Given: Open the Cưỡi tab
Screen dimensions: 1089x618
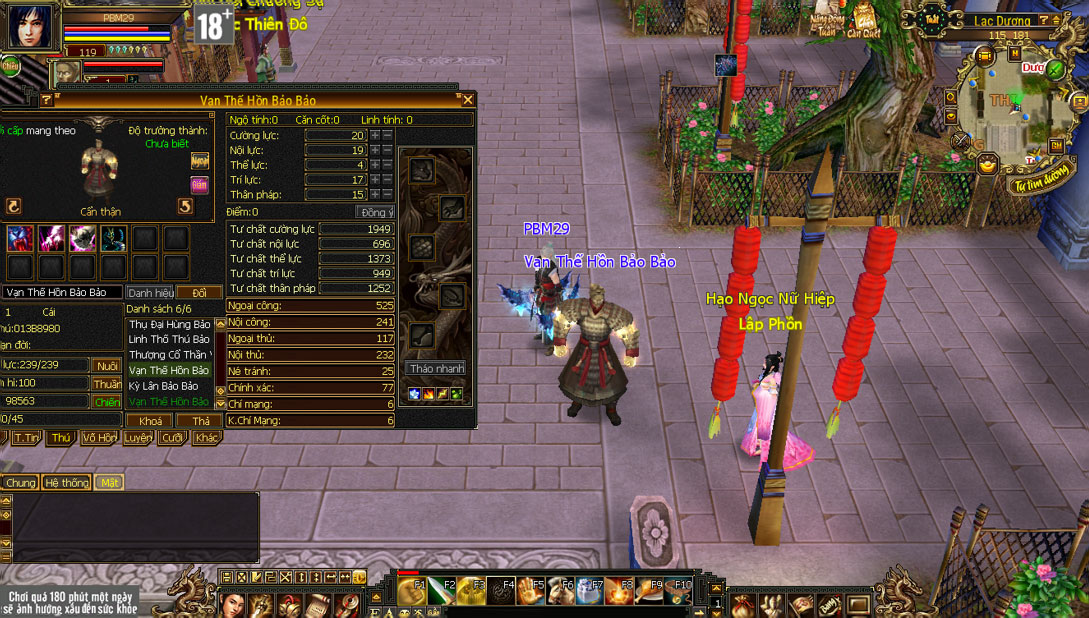Looking at the screenshot, I should pyautogui.click(x=172, y=438).
